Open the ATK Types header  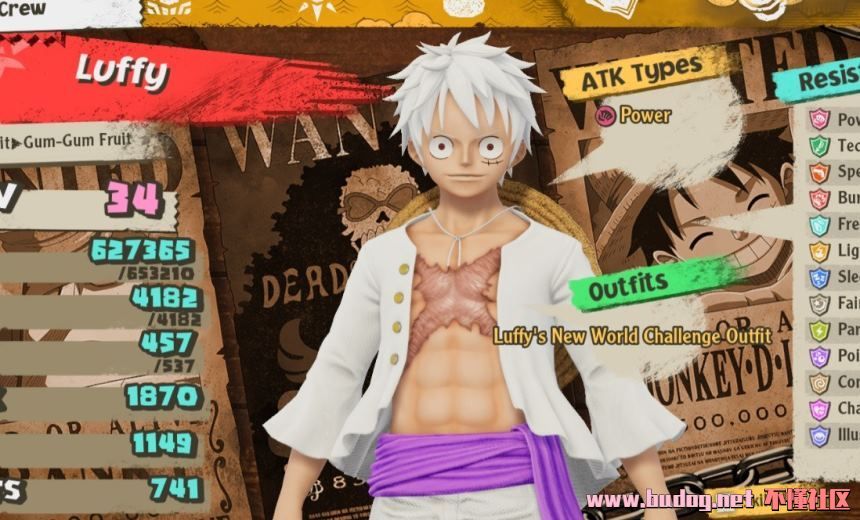click(x=640, y=72)
